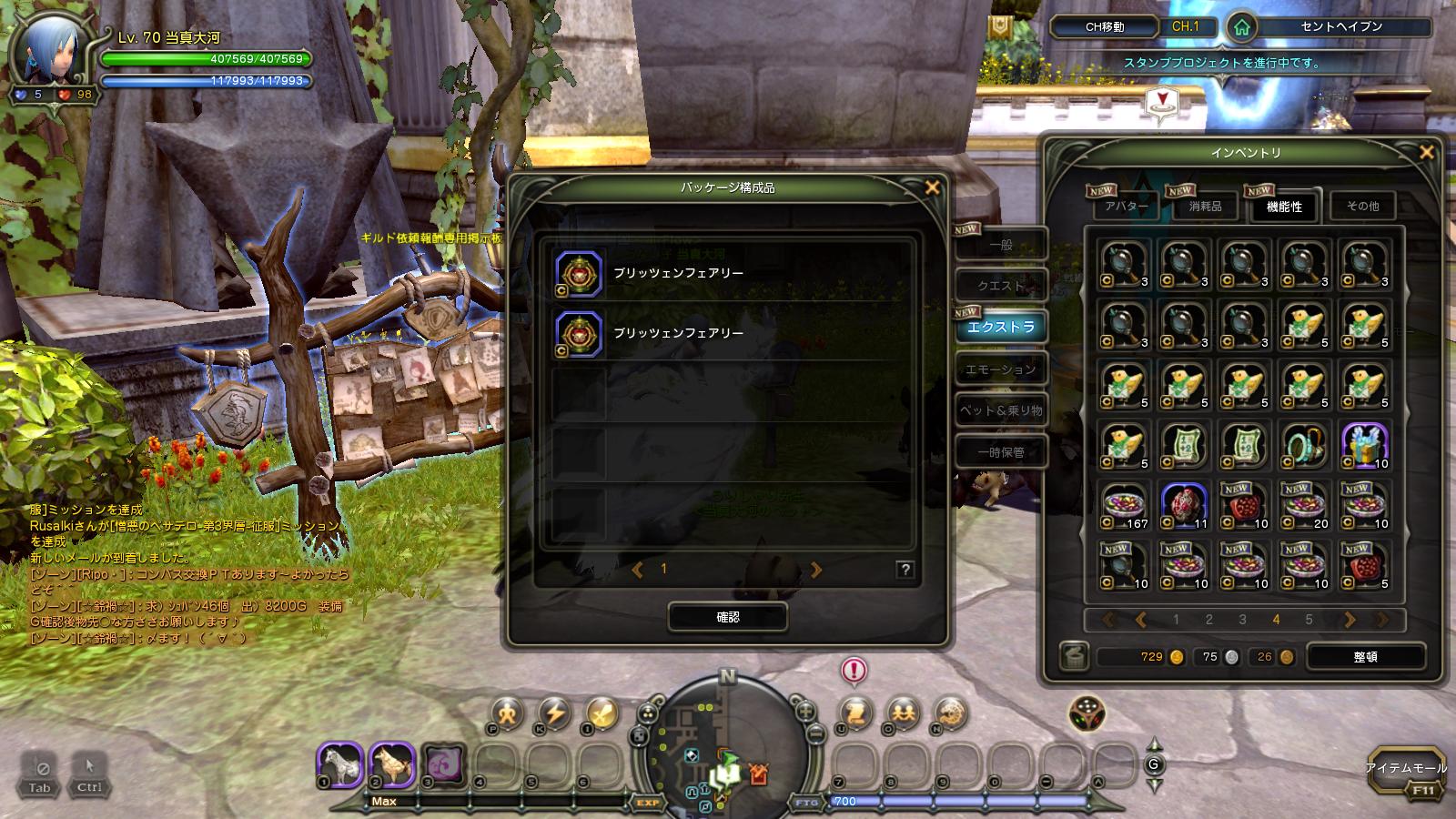The width and height of the screenshot is (1456, 819).
Task: Use the white horse mount hotbar slot
Action: point(340,764)
